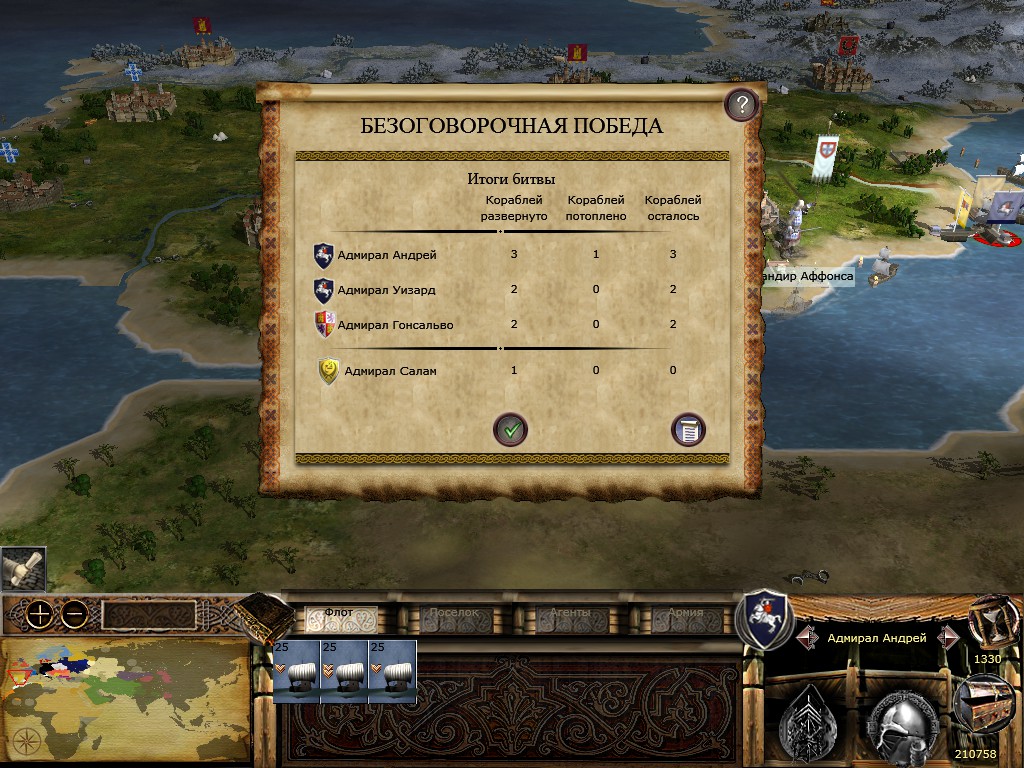
Task: Click the question mark help button
Action: (x=741, y=104)
